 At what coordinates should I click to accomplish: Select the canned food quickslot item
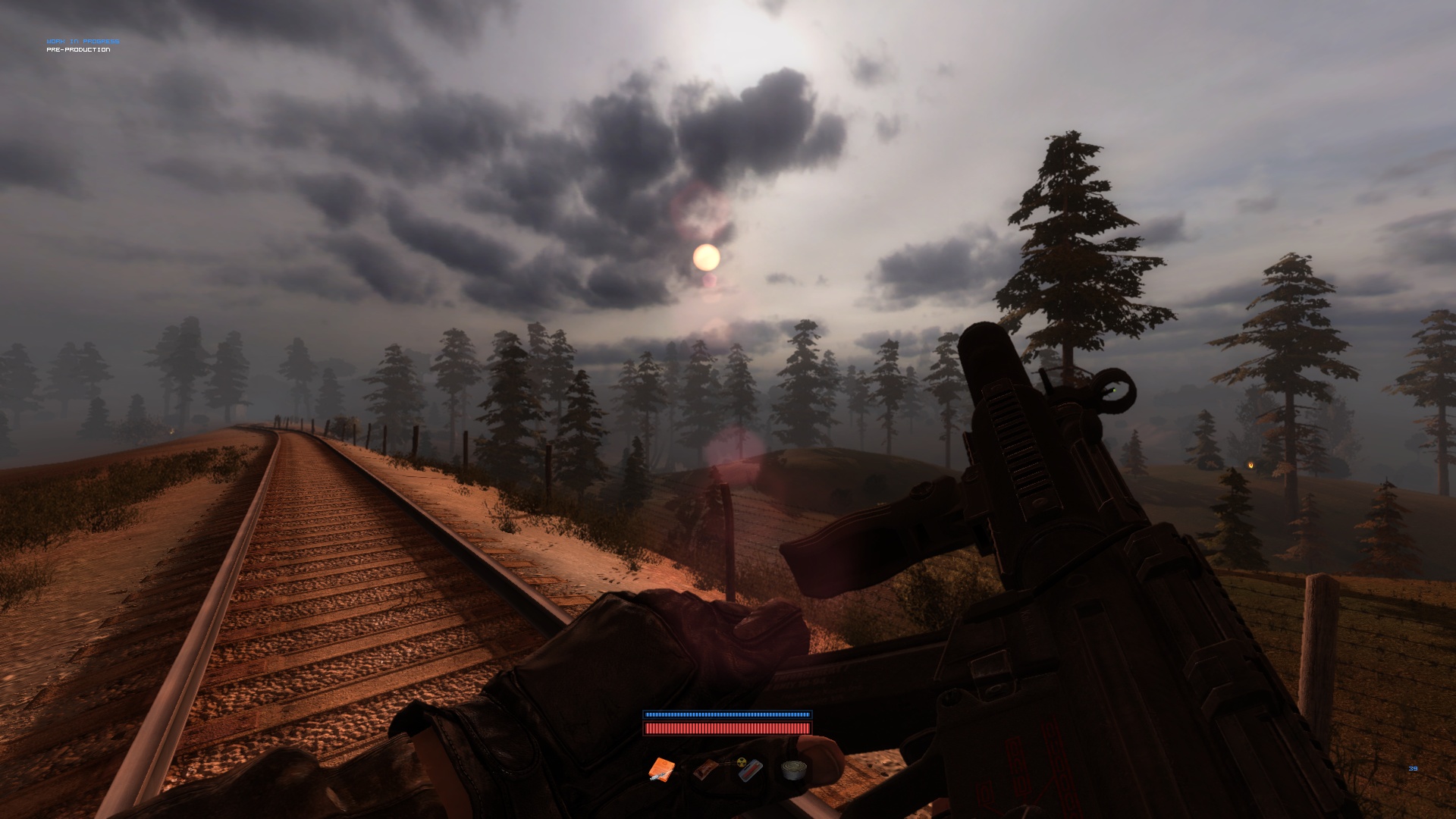794,770
